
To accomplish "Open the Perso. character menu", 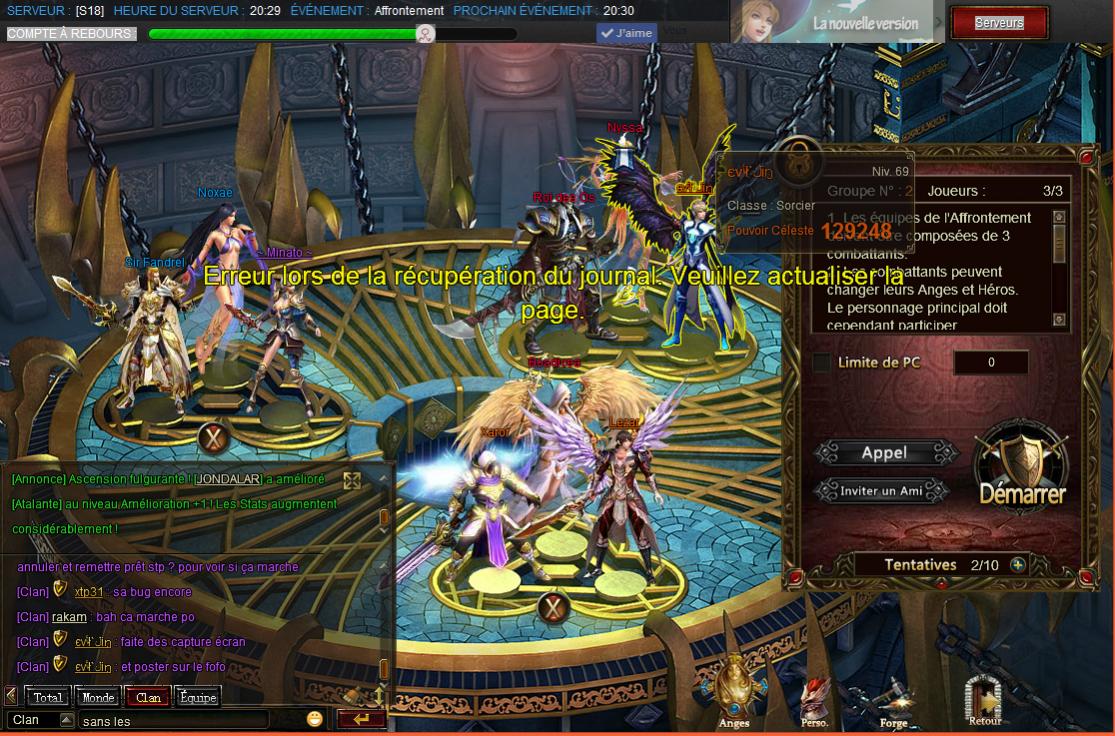I will (814, 700).
